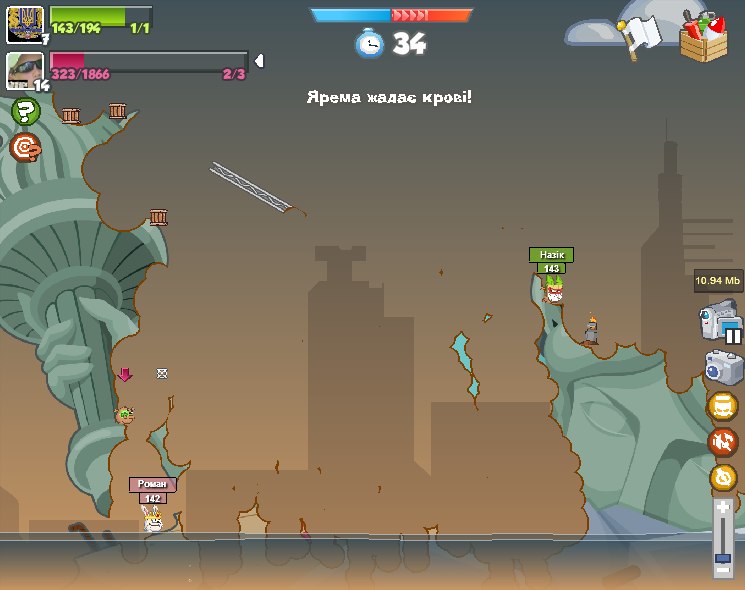Take a screenshot with the photo camera

point(723,367)
